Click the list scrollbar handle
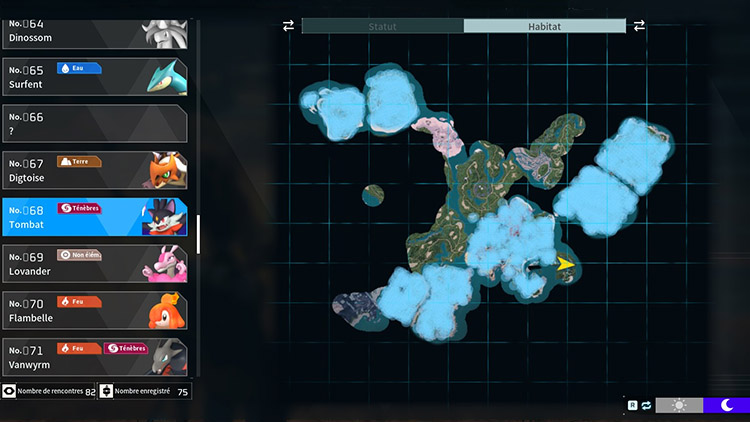The height and width of the screenshot is (422, 750). coord(198,234)
